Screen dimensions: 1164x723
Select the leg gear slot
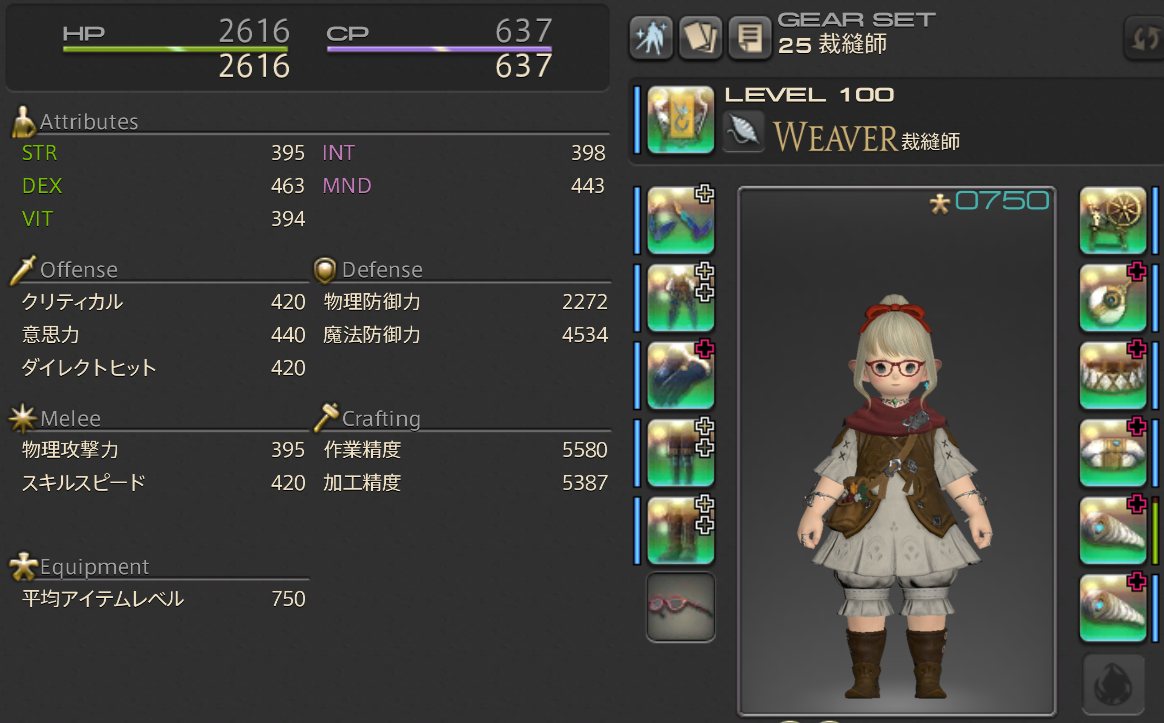tap(680, 453)
